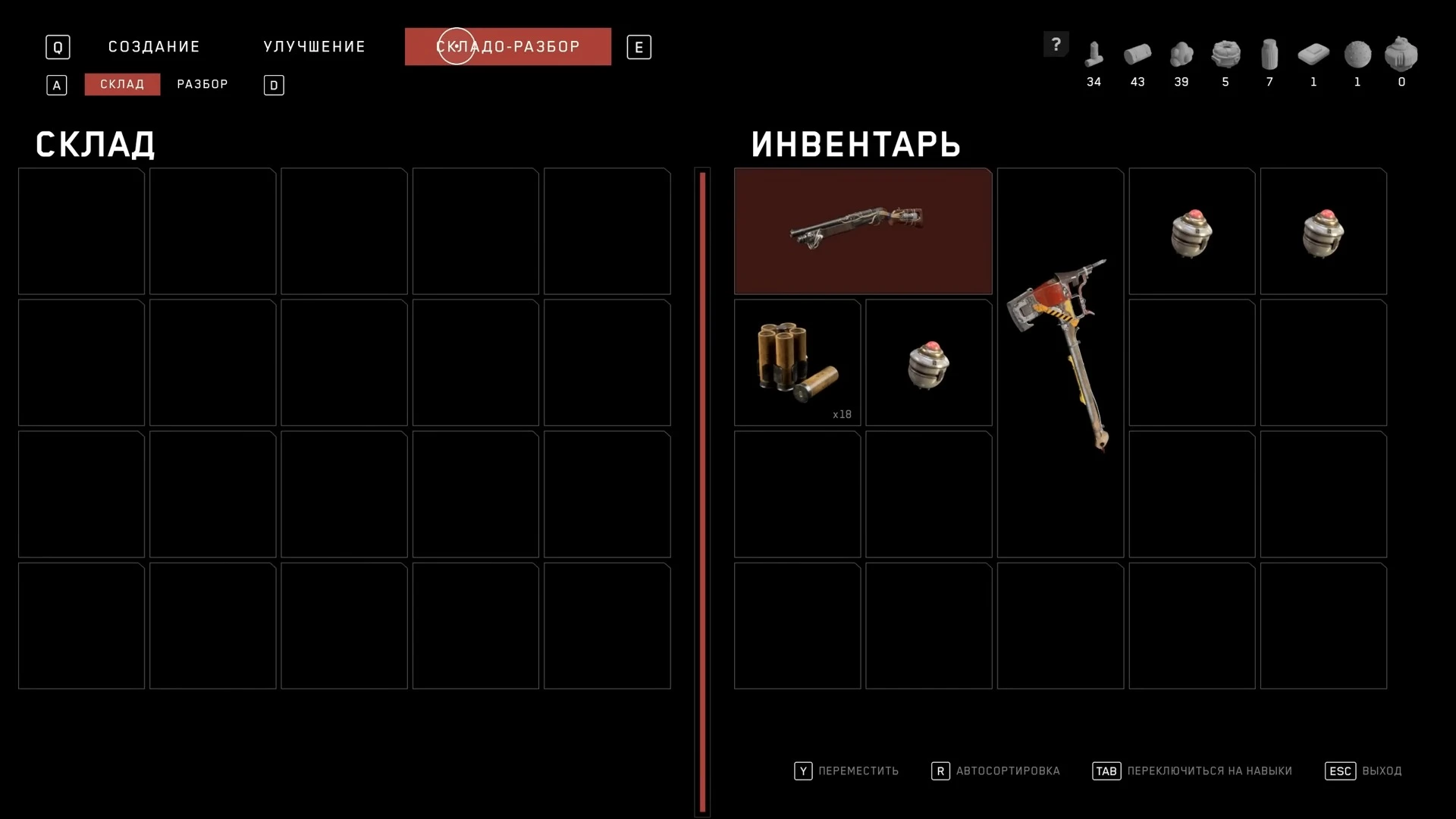The width and height of the screenshot is (1456, 819).
Task: Open the help question mark icon
Action: 1056,44
